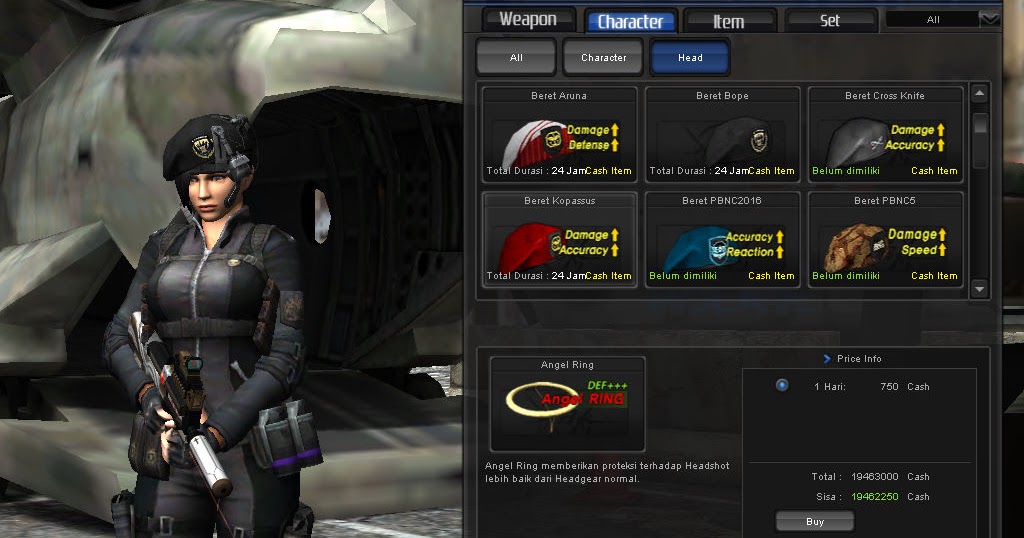Viewport: 1024px width, 538px height.
Task: Pick the Beret Bope item
Action: tap(722, 135)
